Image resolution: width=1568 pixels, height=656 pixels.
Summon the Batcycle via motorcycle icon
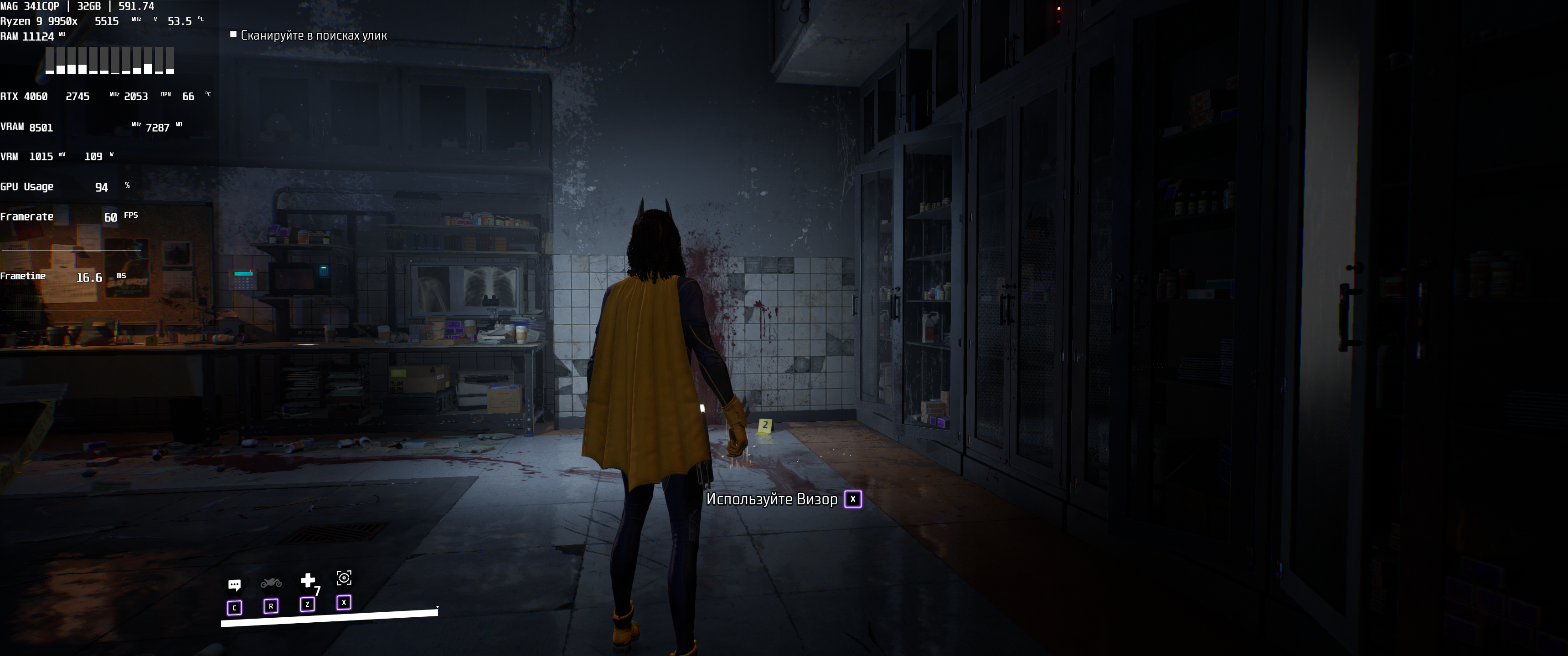(x=271, y=583)
